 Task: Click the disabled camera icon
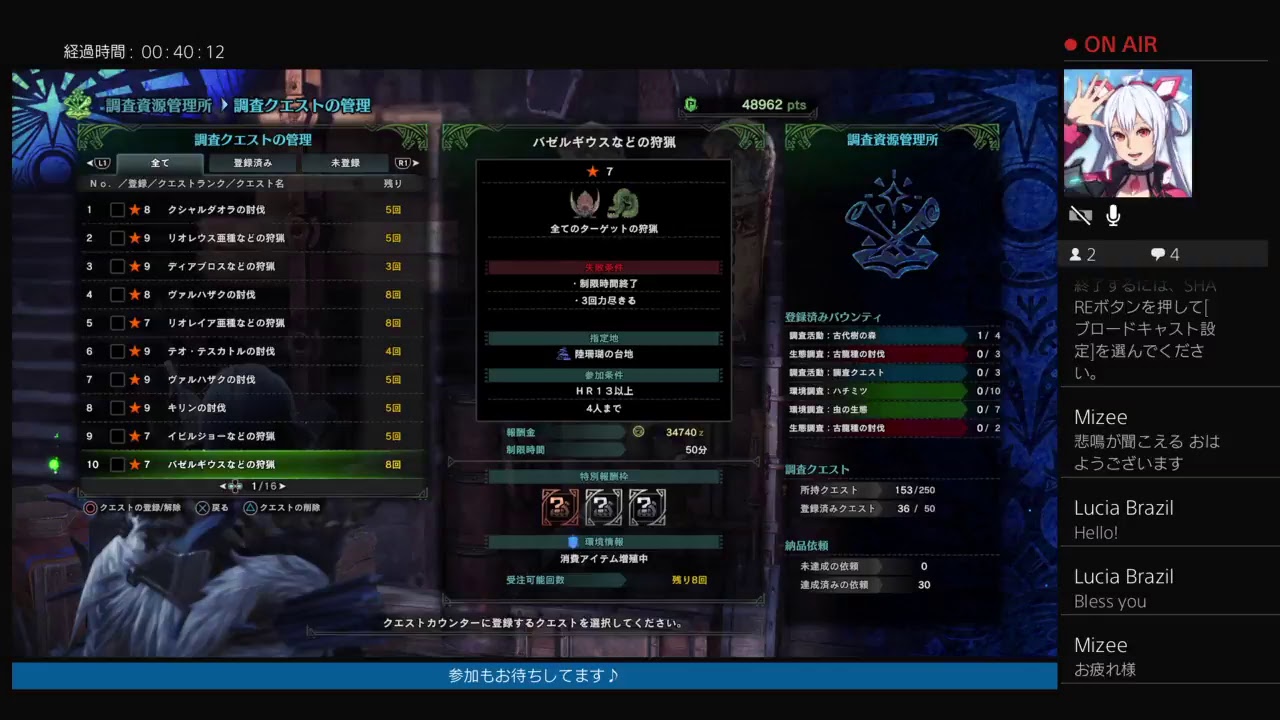(1079, 213)
